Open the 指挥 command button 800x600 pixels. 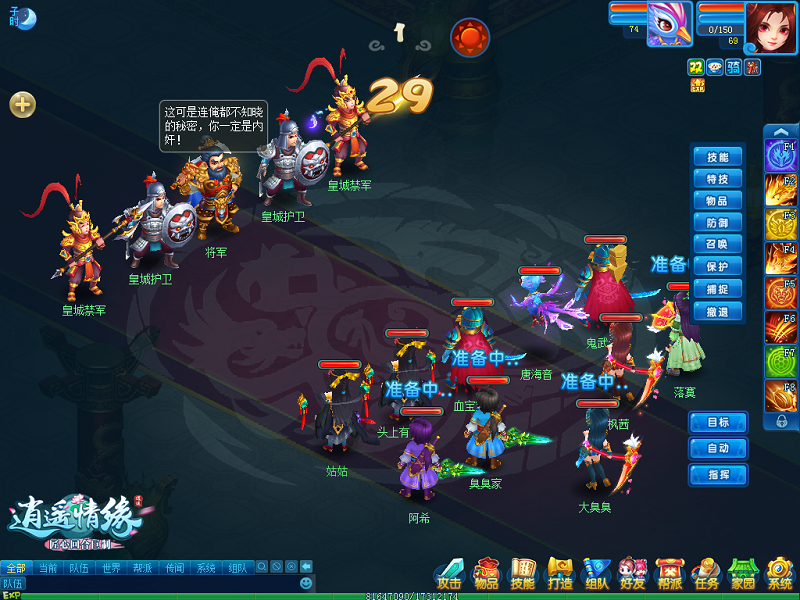(717, 474)
